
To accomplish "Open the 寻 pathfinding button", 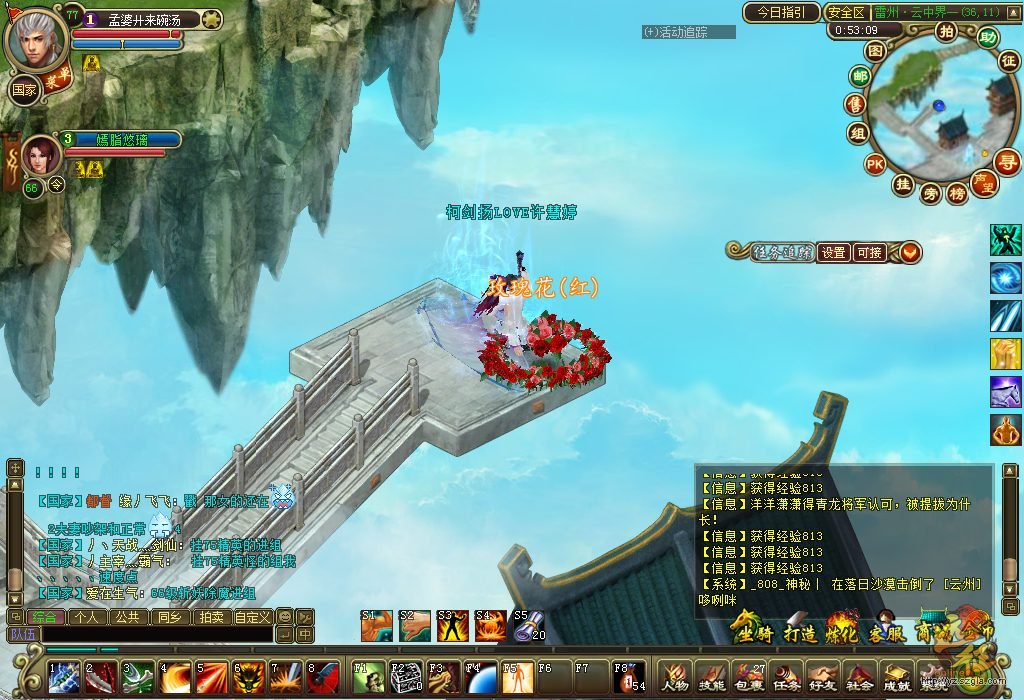I will [x=1007, y=161].
